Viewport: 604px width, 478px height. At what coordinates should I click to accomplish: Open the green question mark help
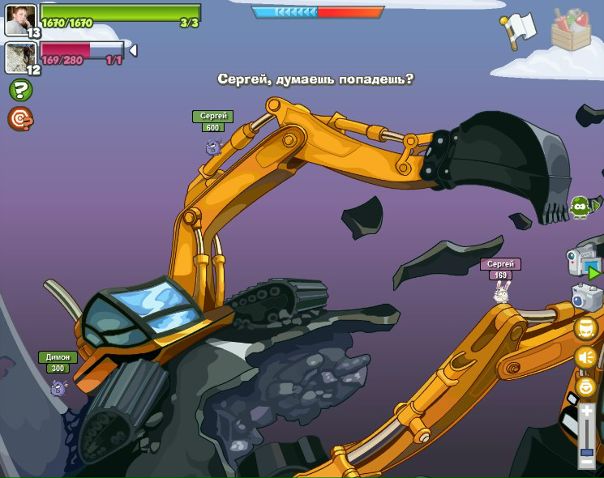pos(20,90)
